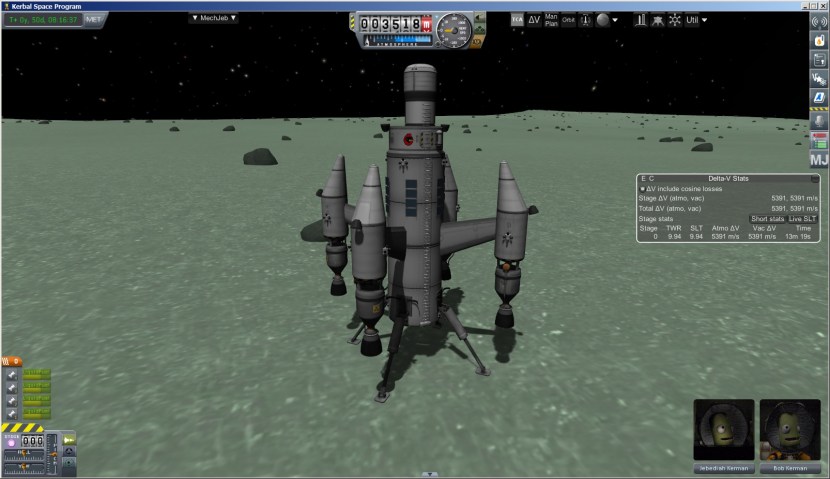Toggle the MET mission clock button

click(x=94, y=19)
